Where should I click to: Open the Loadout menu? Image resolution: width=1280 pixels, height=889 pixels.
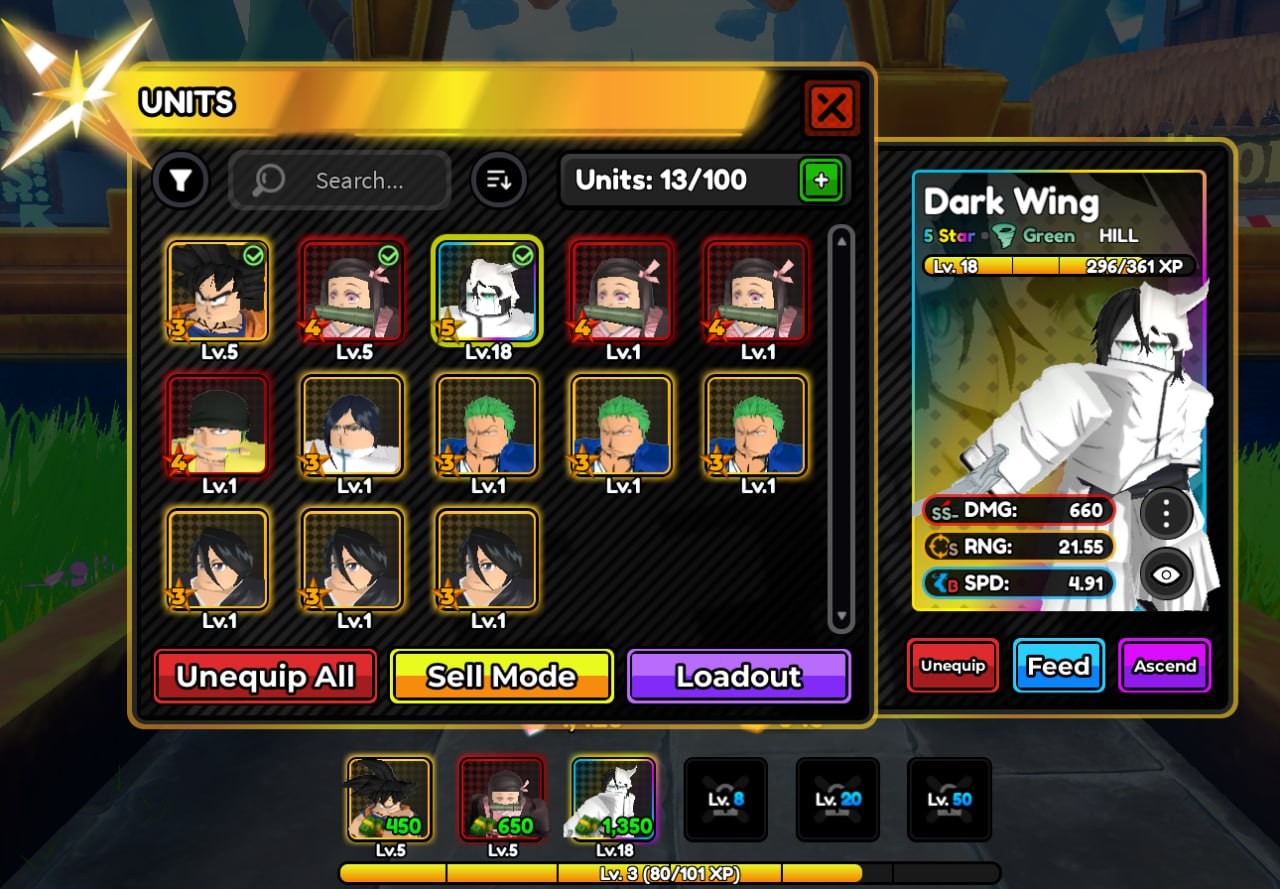click(738, 676)
